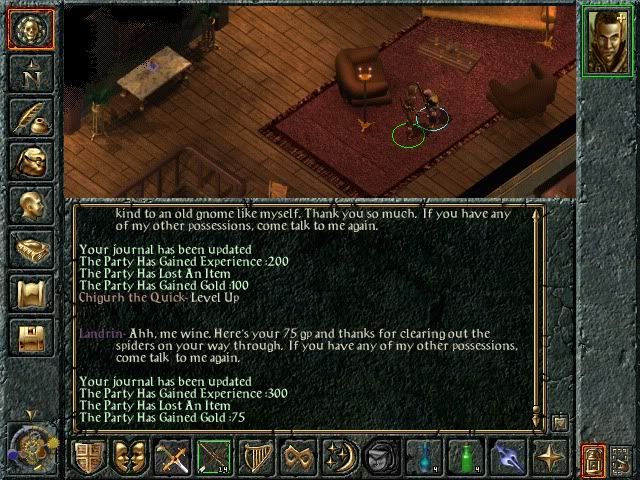Click the dialogue log scrollbar

542,310
